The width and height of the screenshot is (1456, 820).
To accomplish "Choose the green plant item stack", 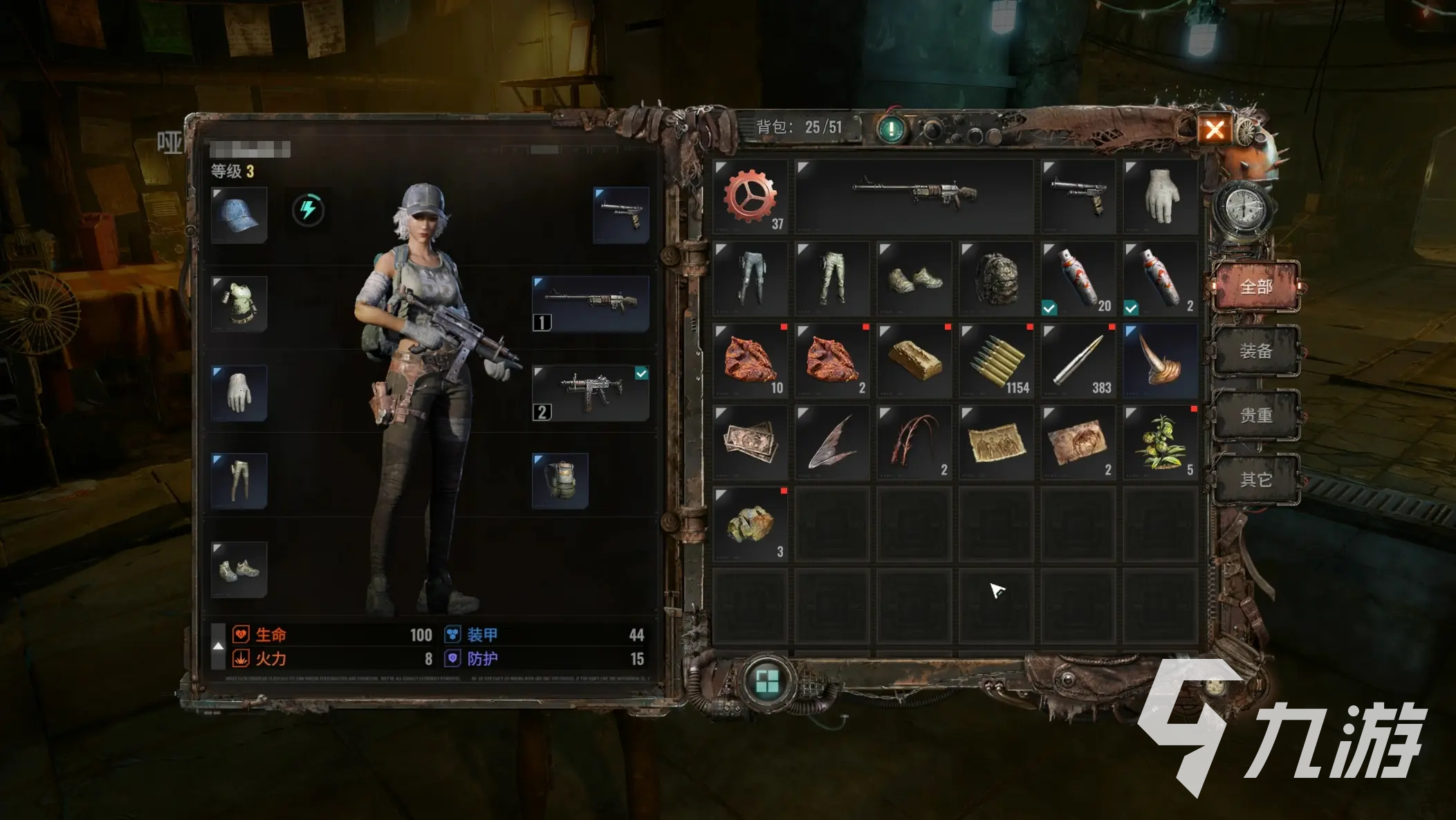I will [x=1160, y=442].
